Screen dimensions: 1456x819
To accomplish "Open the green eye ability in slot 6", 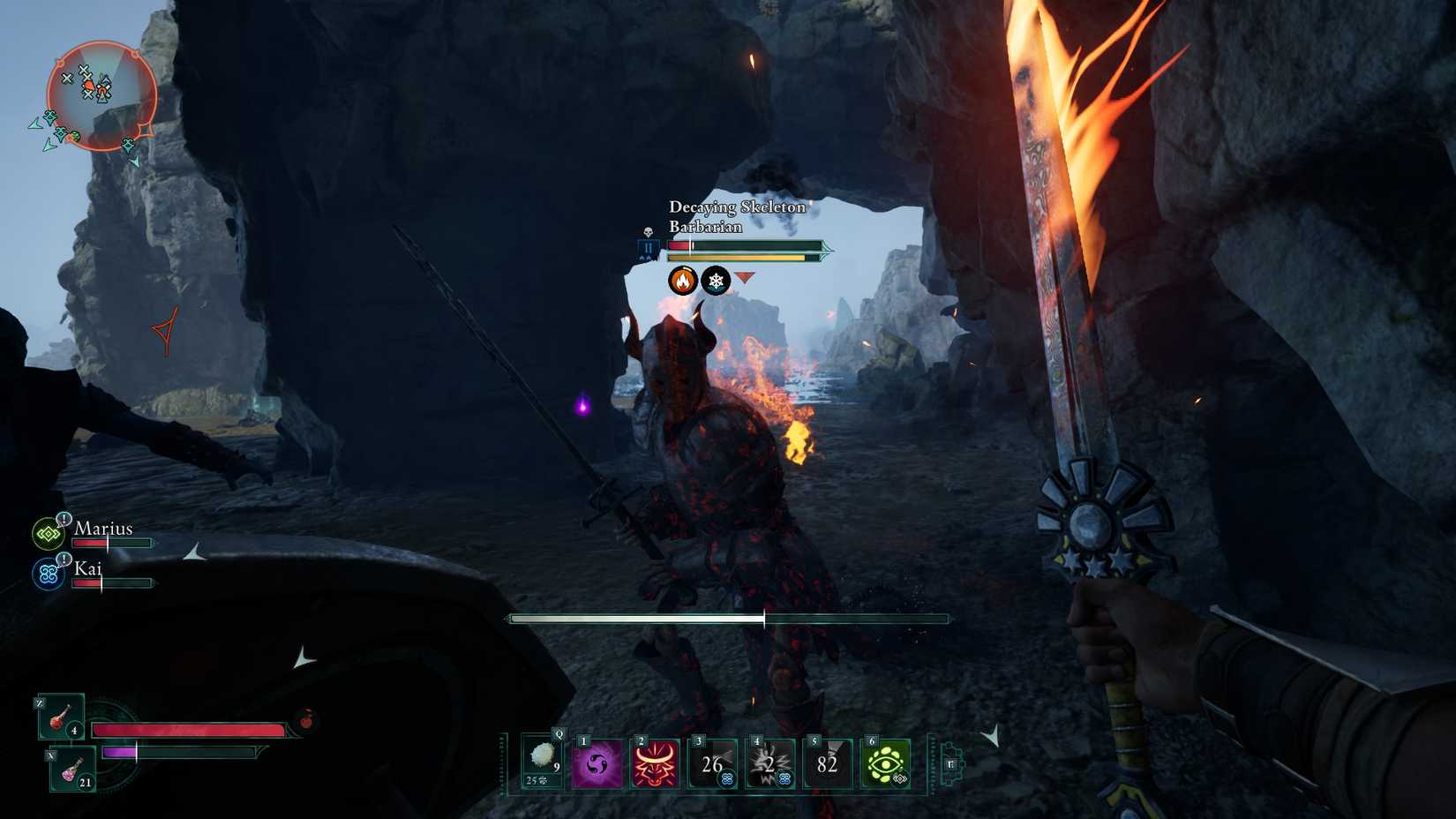I will 888,764.
